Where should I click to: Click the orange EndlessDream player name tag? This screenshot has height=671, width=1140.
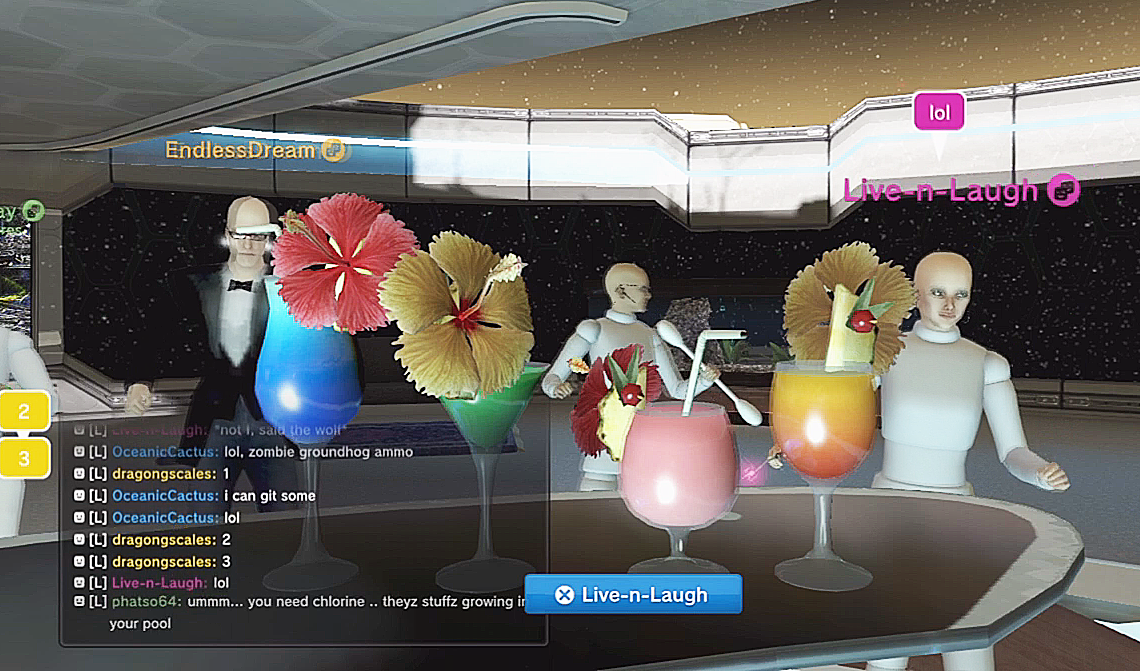[243, 151]
